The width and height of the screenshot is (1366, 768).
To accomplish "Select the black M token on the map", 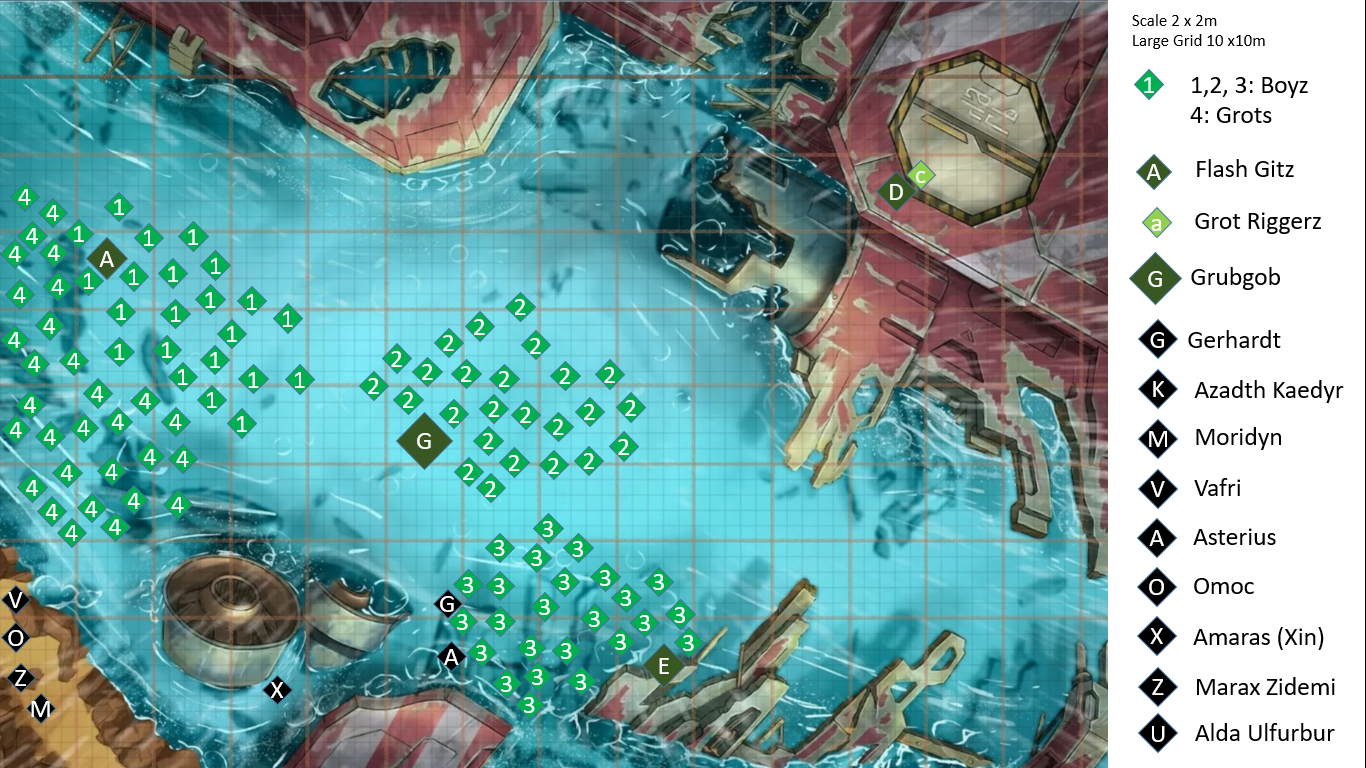I will (x=40, y=709).
